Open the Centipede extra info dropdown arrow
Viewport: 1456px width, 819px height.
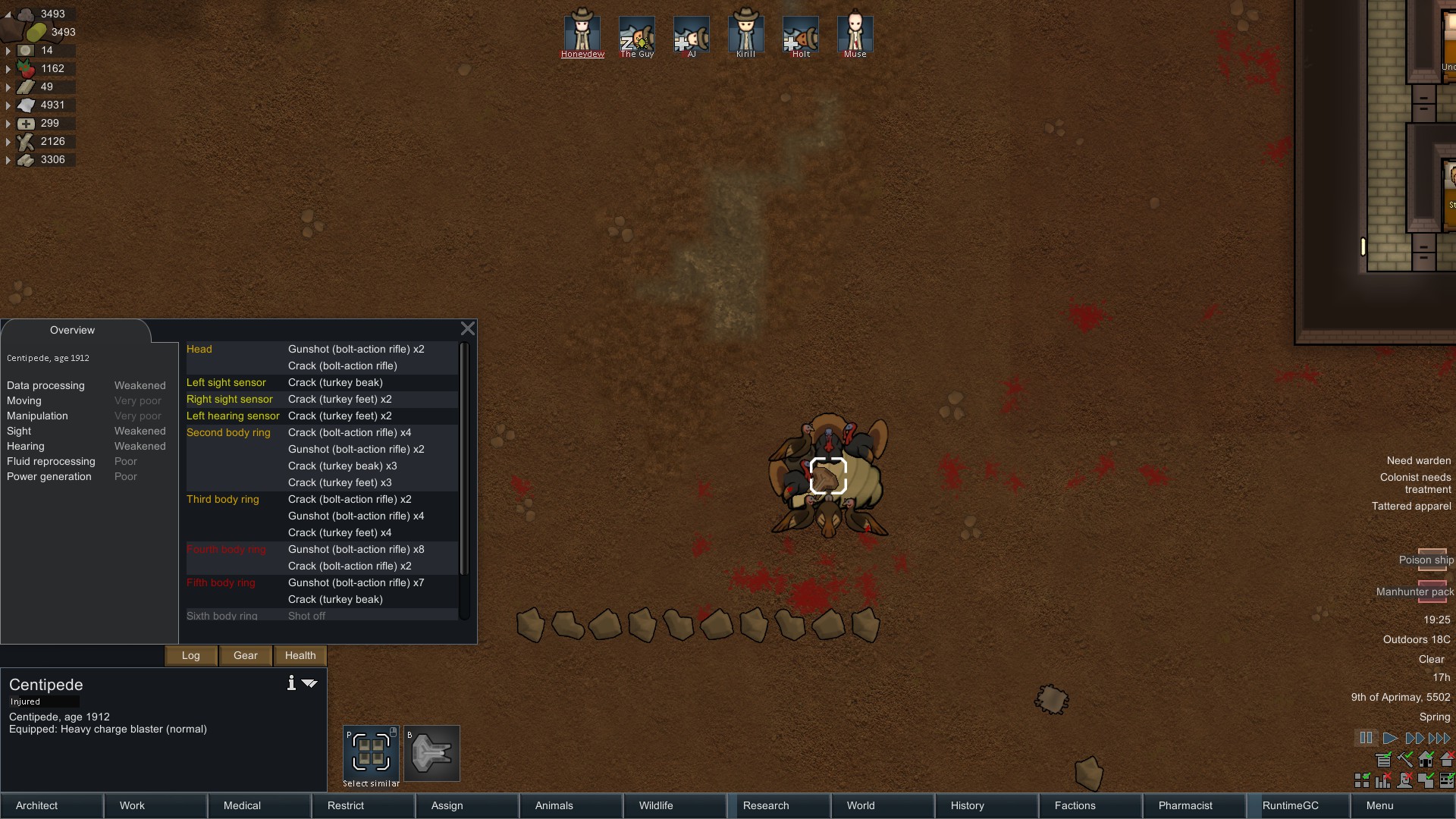tap(309, 683)
